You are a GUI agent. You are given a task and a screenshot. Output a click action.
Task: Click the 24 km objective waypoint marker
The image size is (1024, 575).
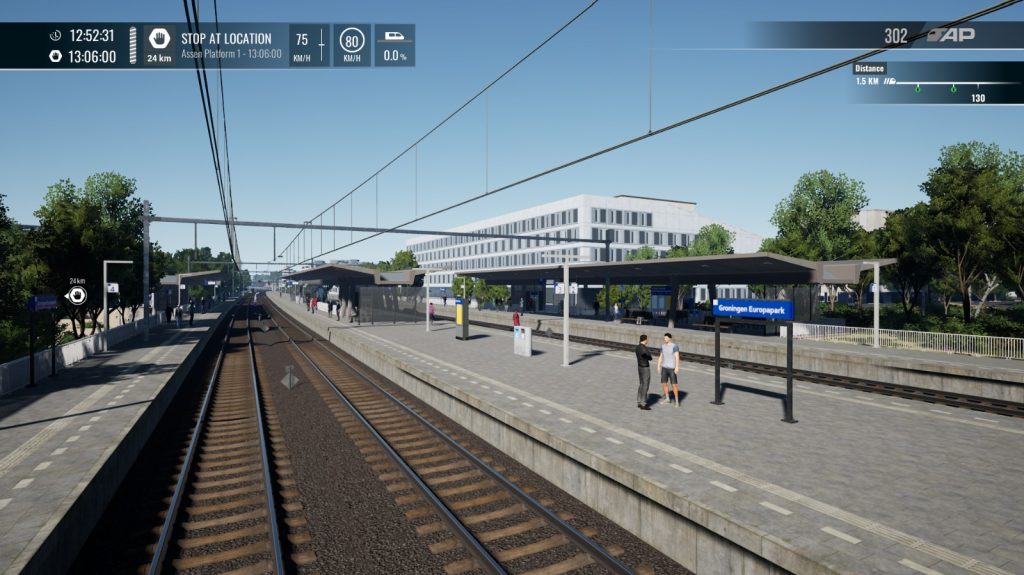tap(77, 295)
